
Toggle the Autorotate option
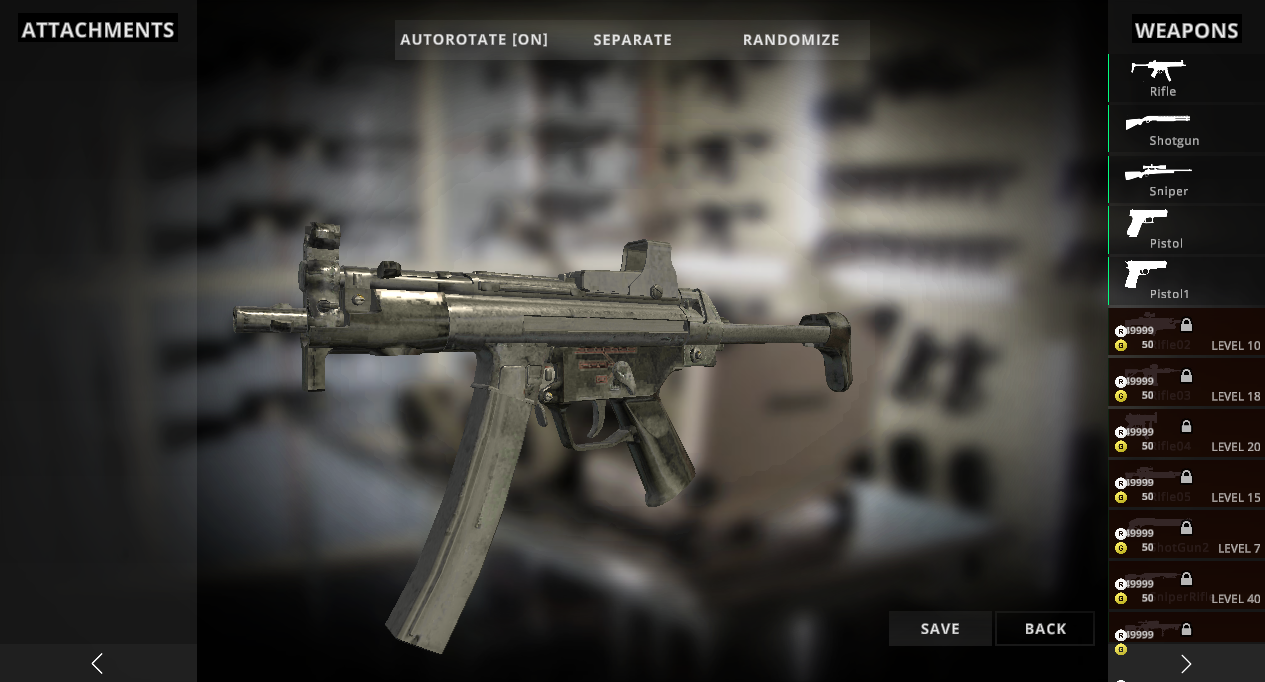[474, 40]
